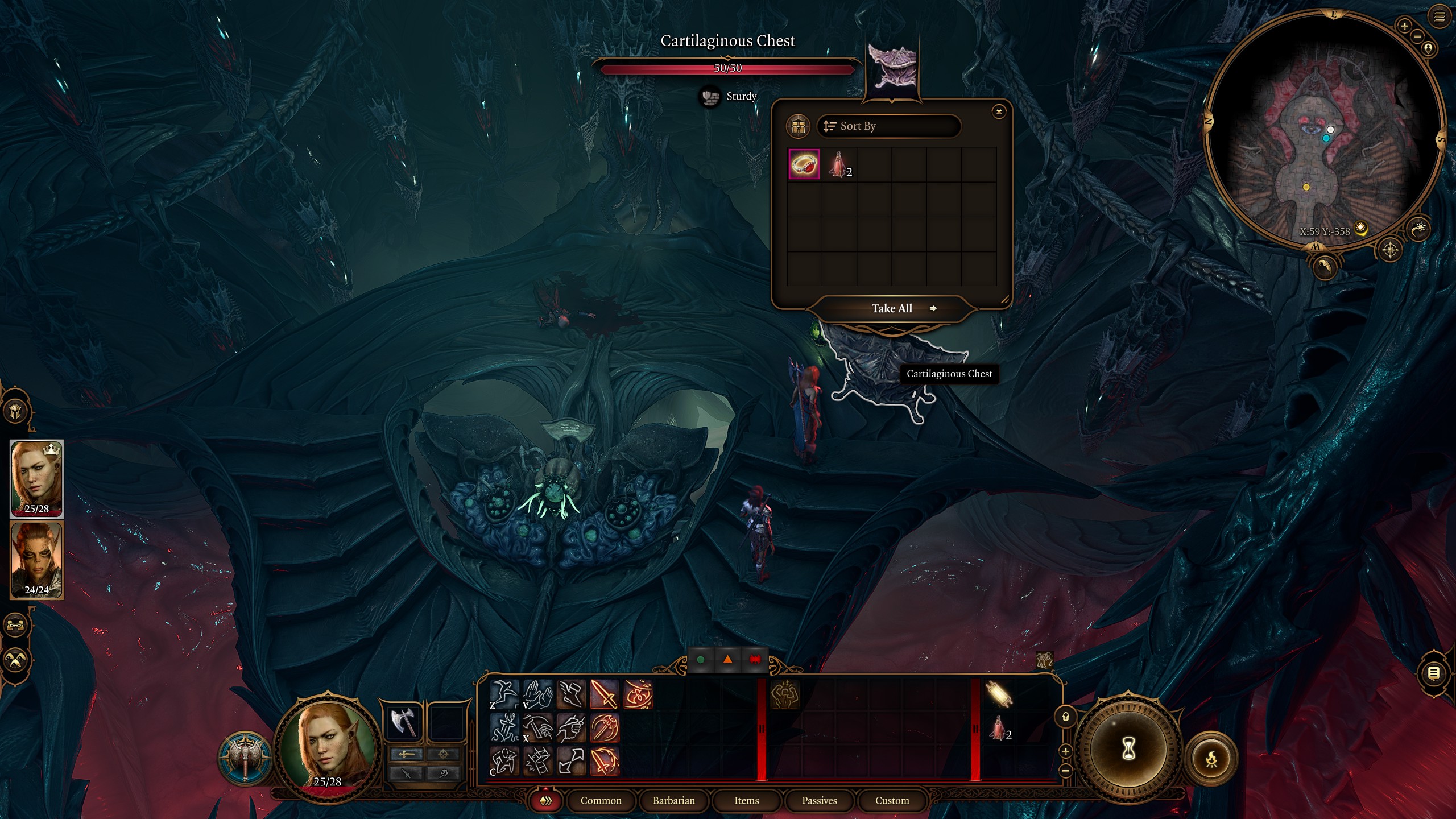
Task: Zoom in the minimap
Action: coord(1404,26)
